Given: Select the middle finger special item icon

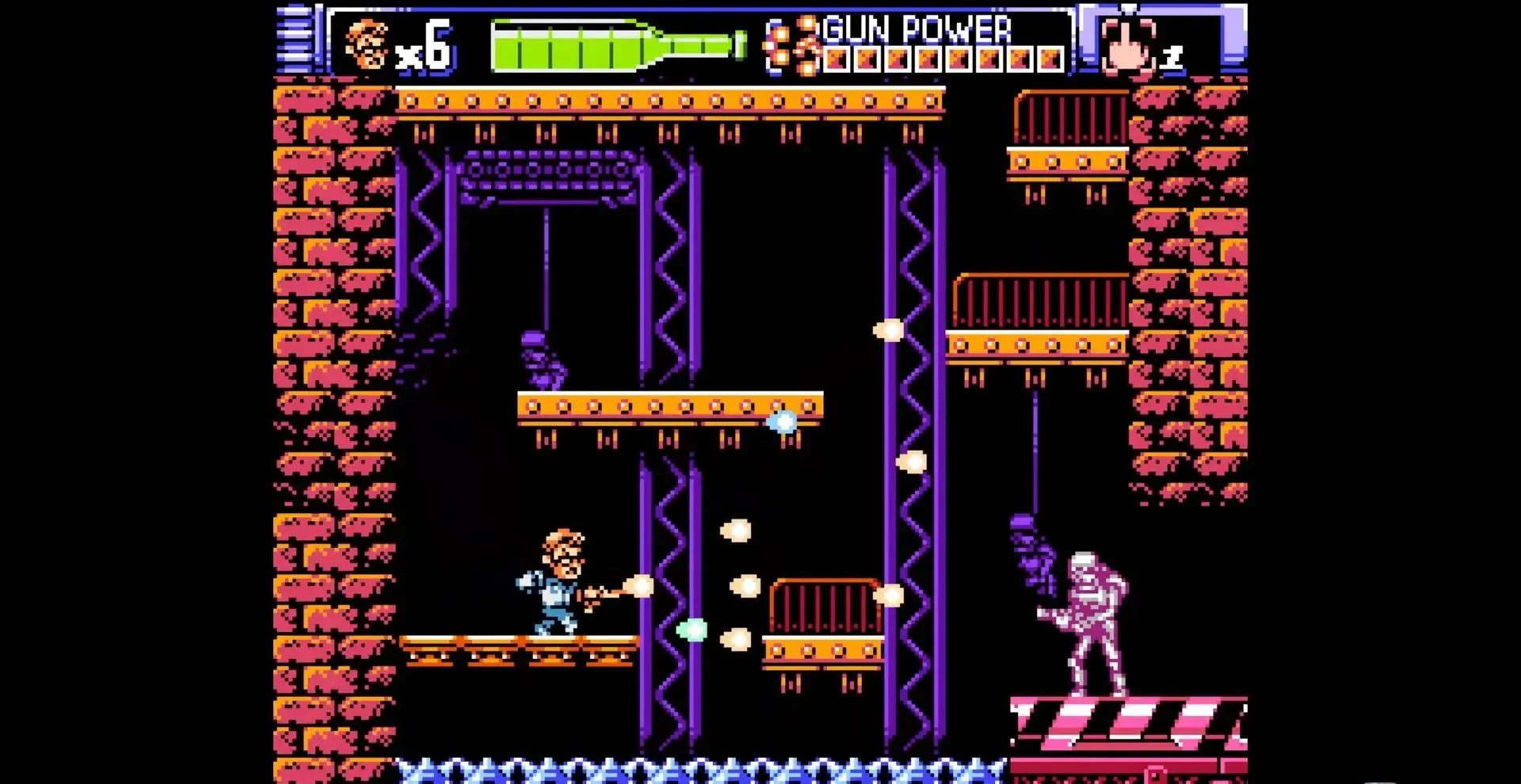Looking at the screenshot, I should 1128,44.
